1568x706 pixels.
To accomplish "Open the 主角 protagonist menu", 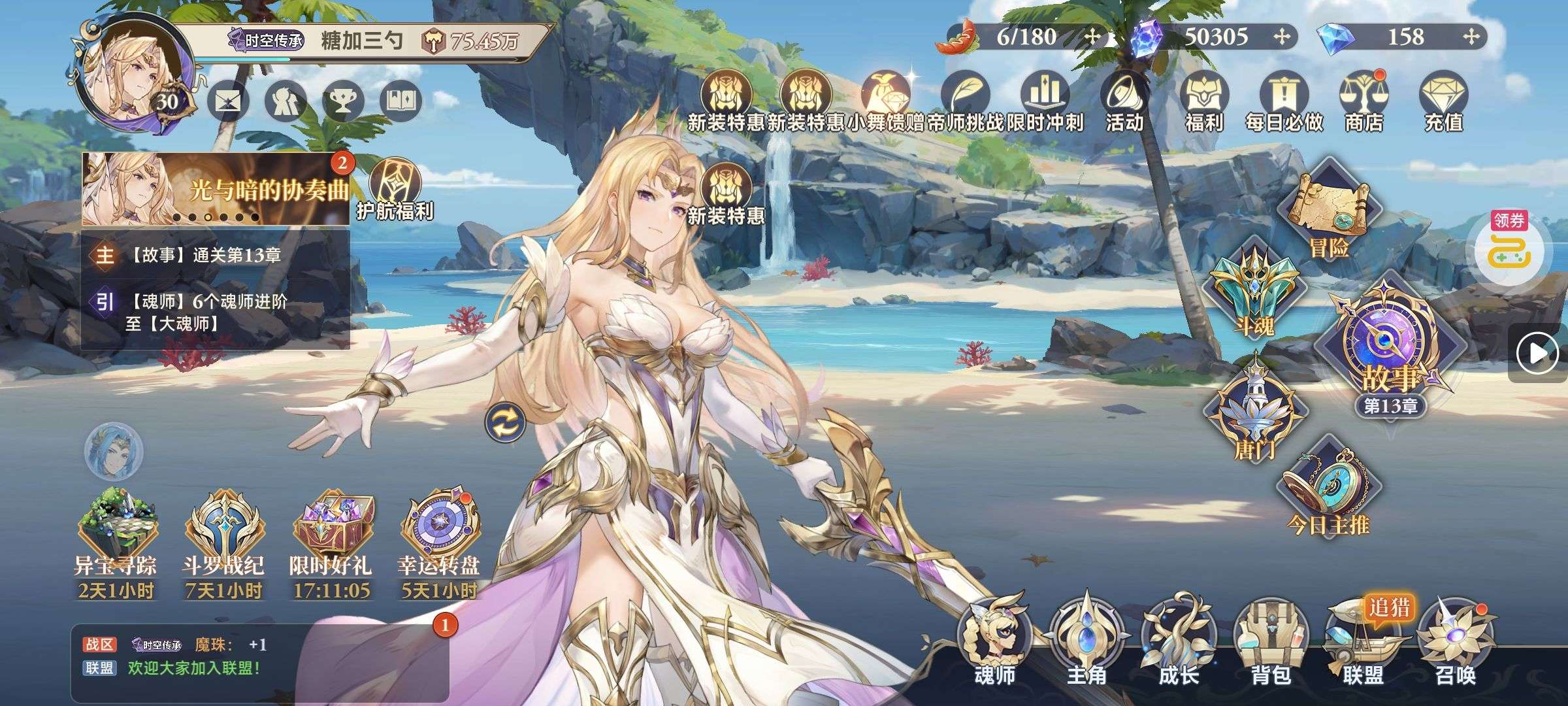I will (1086, 644).
